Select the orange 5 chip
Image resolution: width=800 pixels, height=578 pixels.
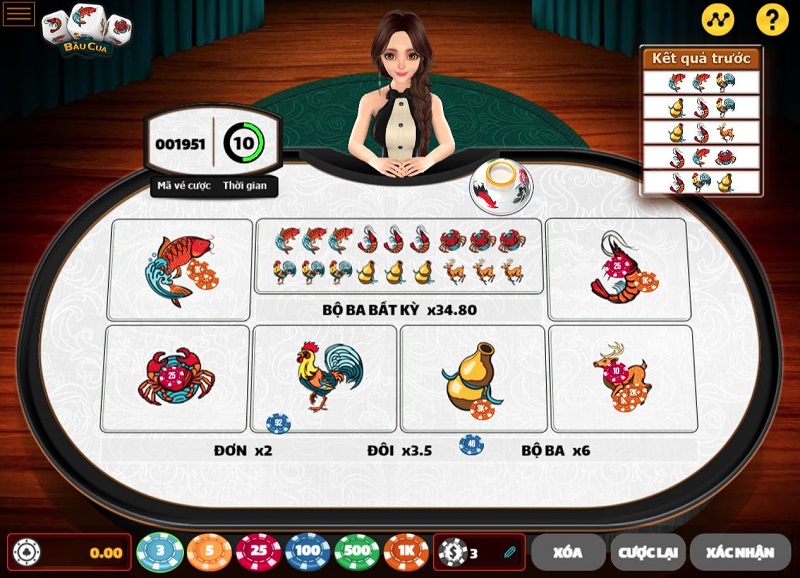click(x=209, y=552)
